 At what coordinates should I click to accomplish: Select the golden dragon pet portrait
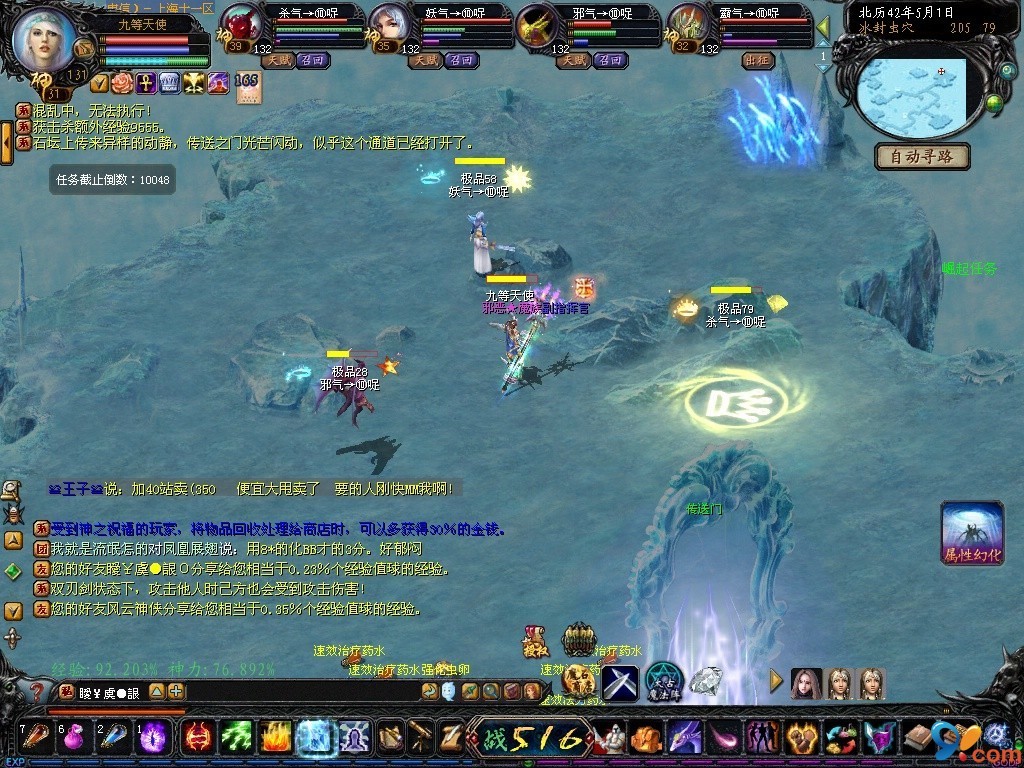[x=538, y=27]
